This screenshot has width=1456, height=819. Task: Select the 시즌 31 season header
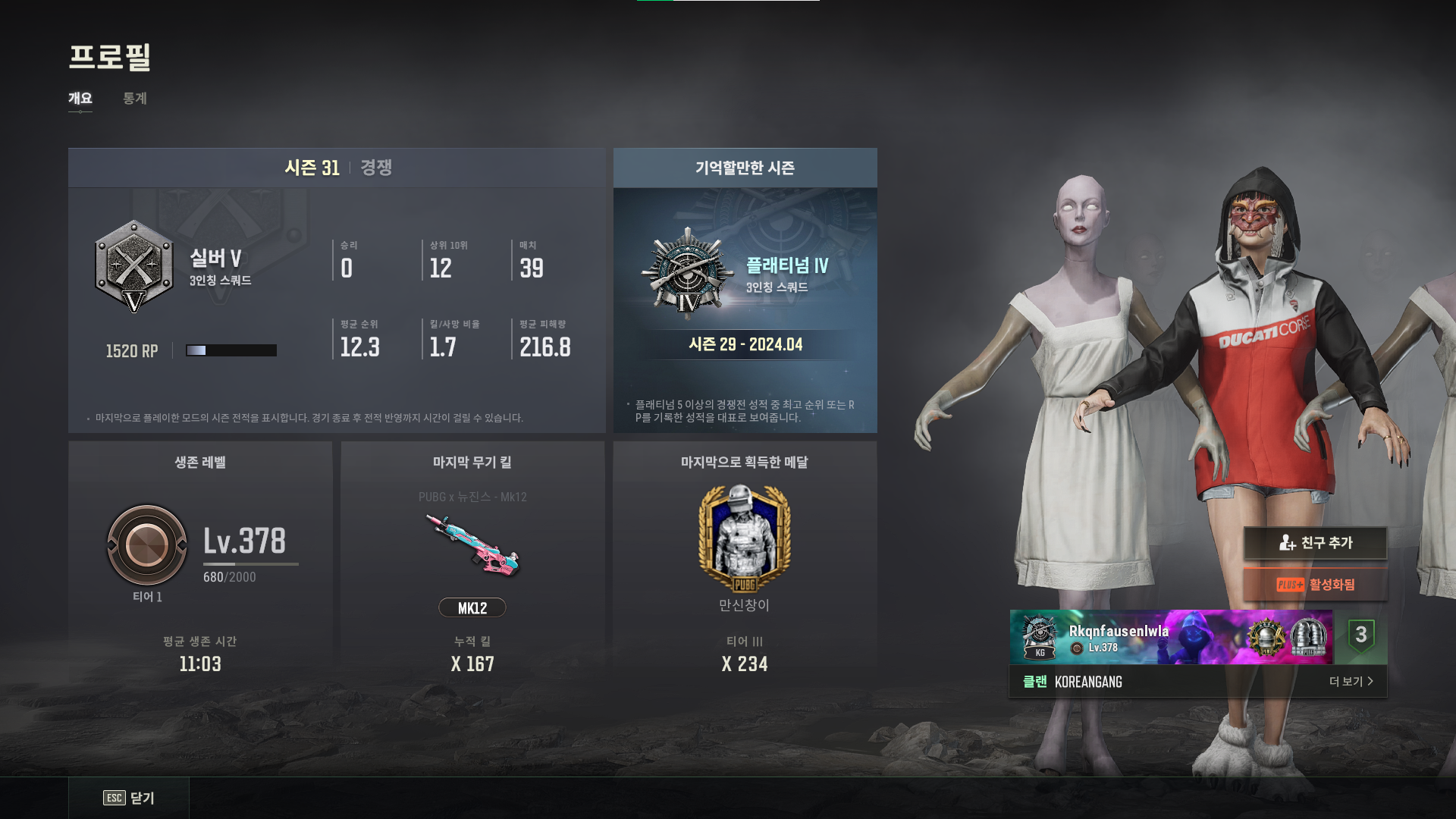point(312,168)
